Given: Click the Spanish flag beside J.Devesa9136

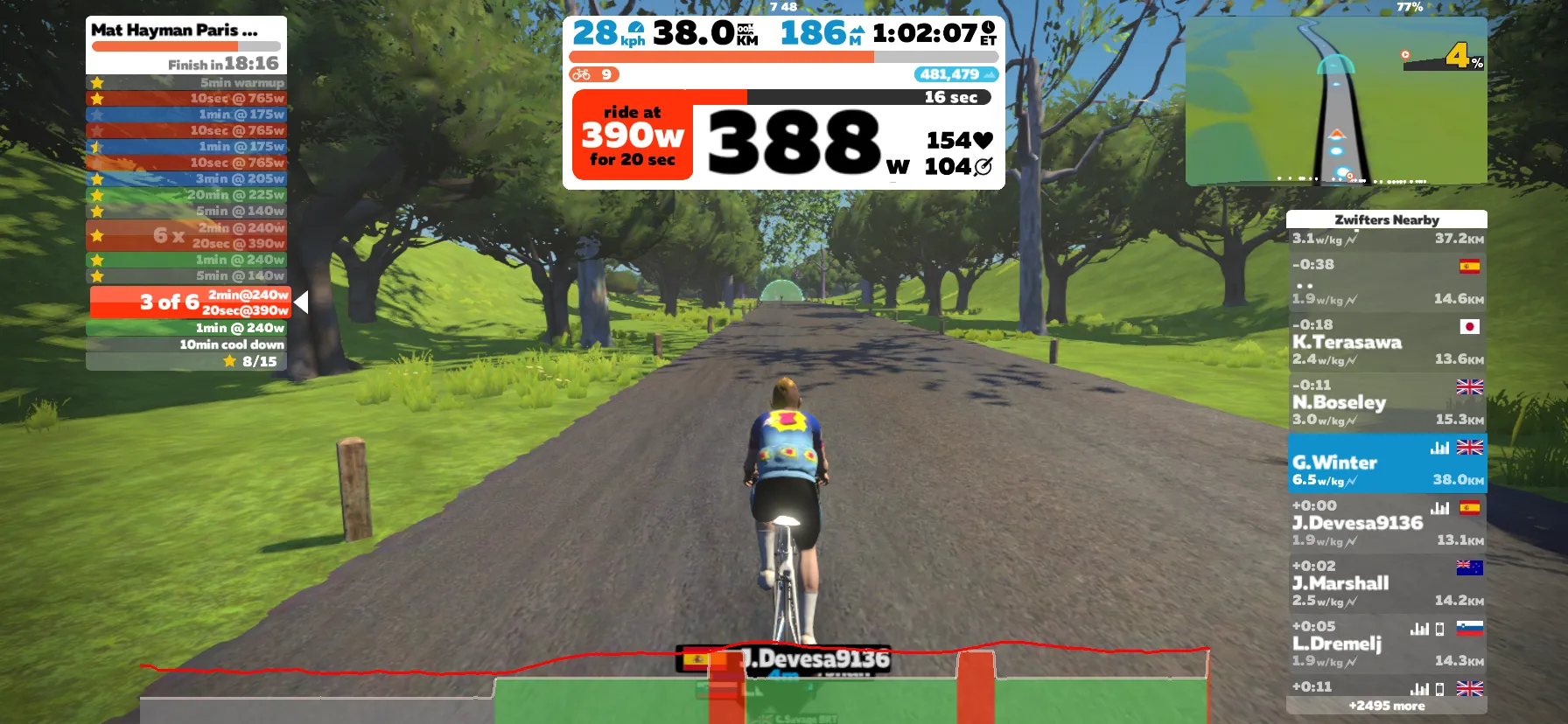Looking at the screenshot, I should (x=1470, y=507).
